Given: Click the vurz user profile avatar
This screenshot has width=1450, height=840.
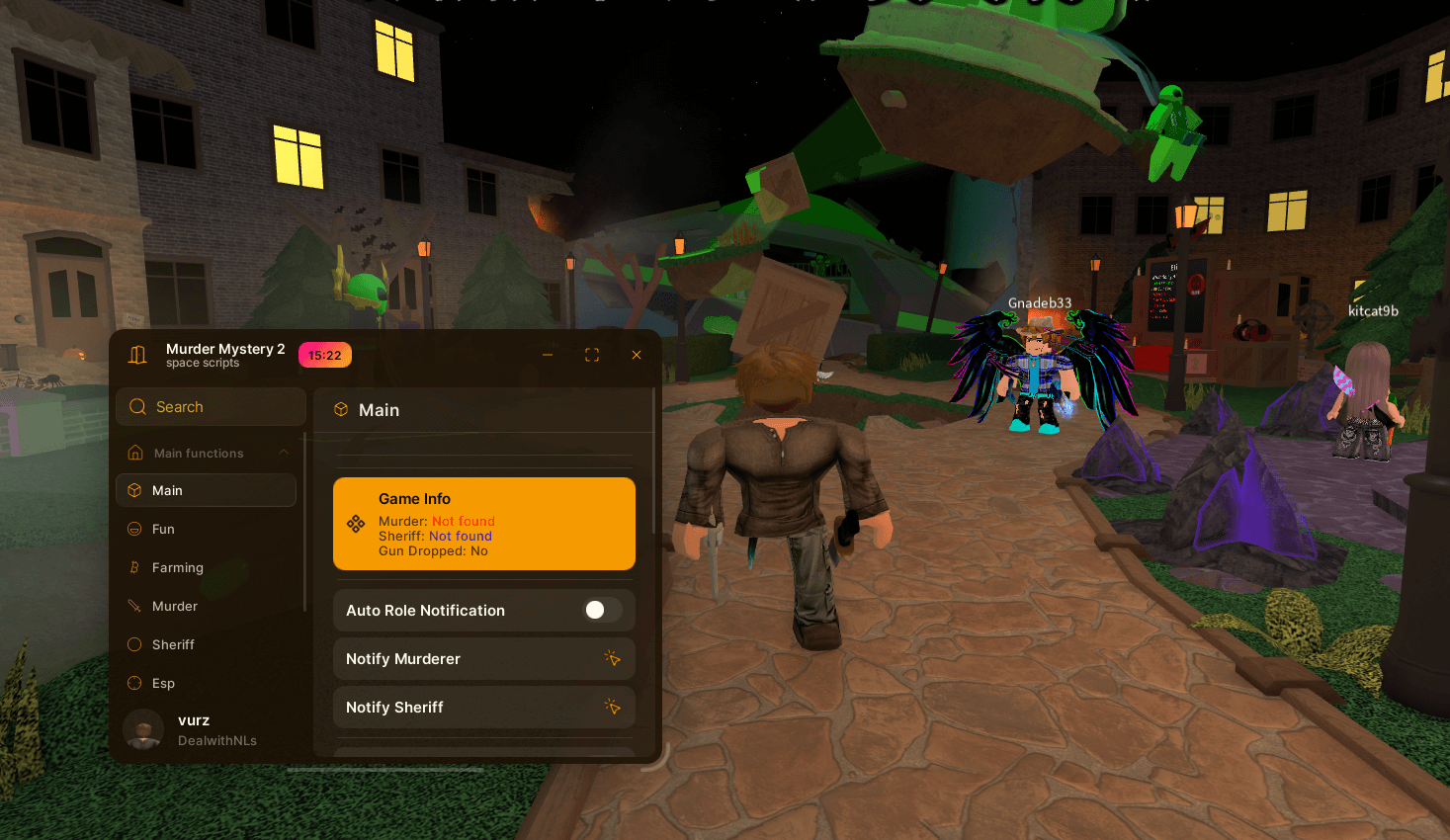Looking at the screenshot, I should pos(143,730).
